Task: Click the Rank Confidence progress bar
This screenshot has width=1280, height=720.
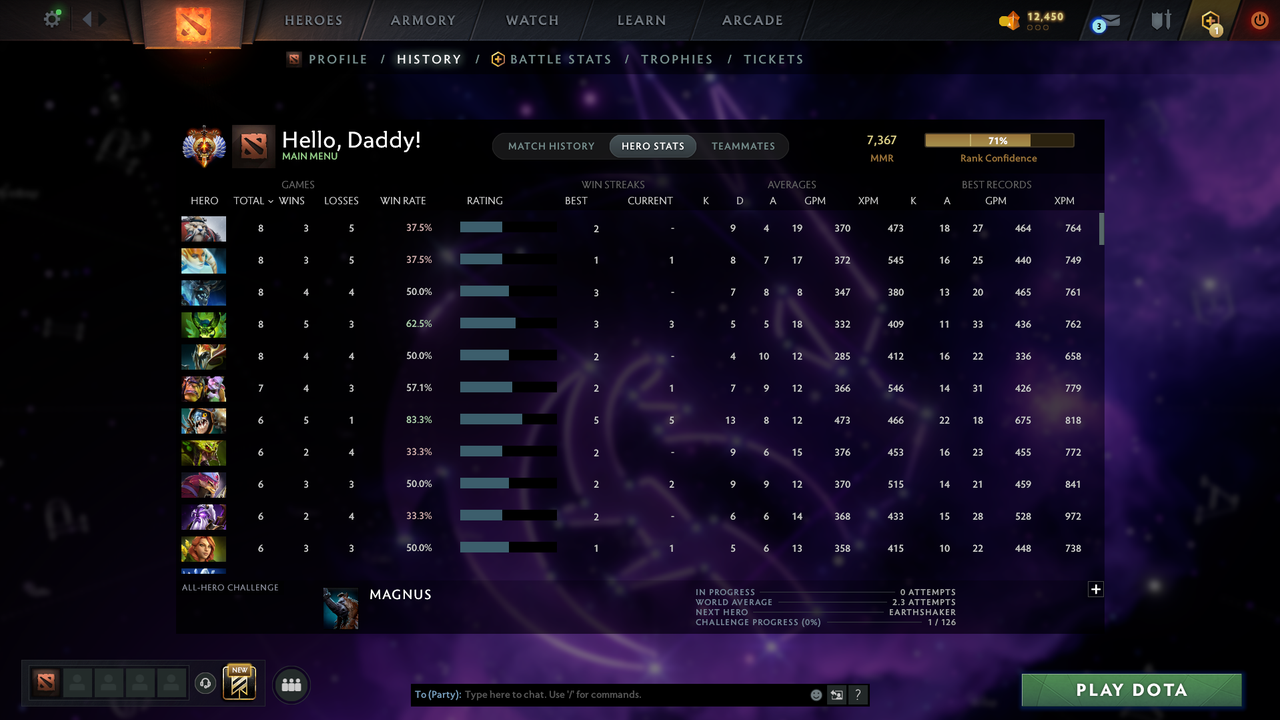Action: tap(999, 140)
